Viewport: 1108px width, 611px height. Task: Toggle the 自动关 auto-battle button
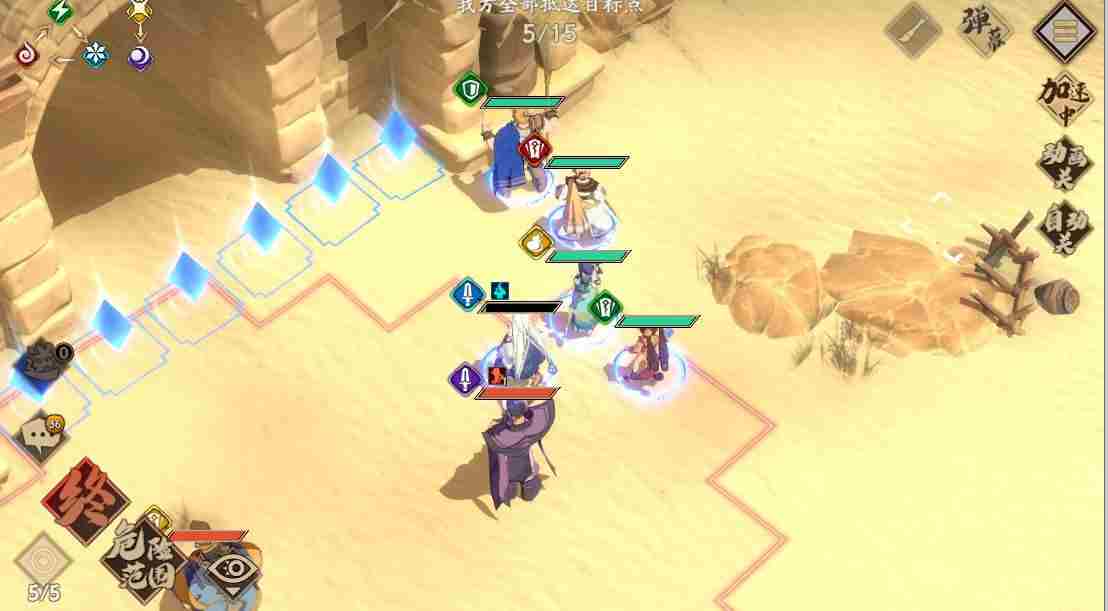click(x=1064, y=228)
